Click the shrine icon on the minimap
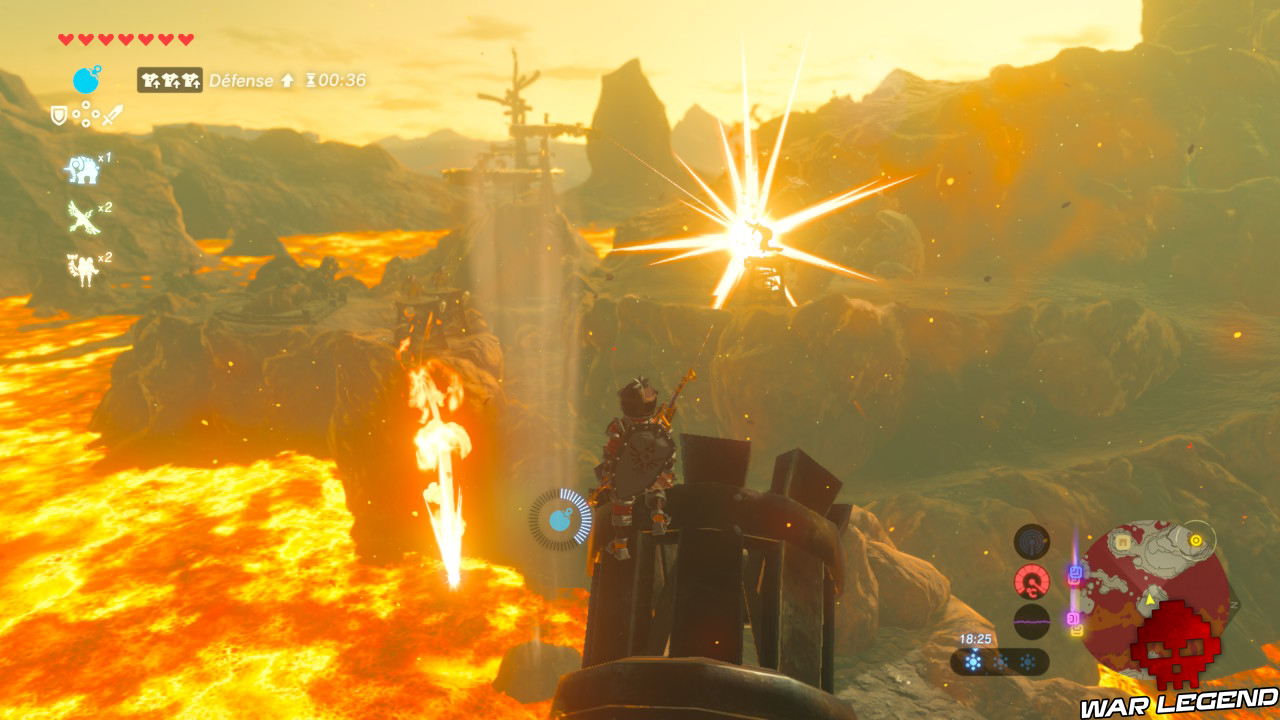 [1124, 540]
